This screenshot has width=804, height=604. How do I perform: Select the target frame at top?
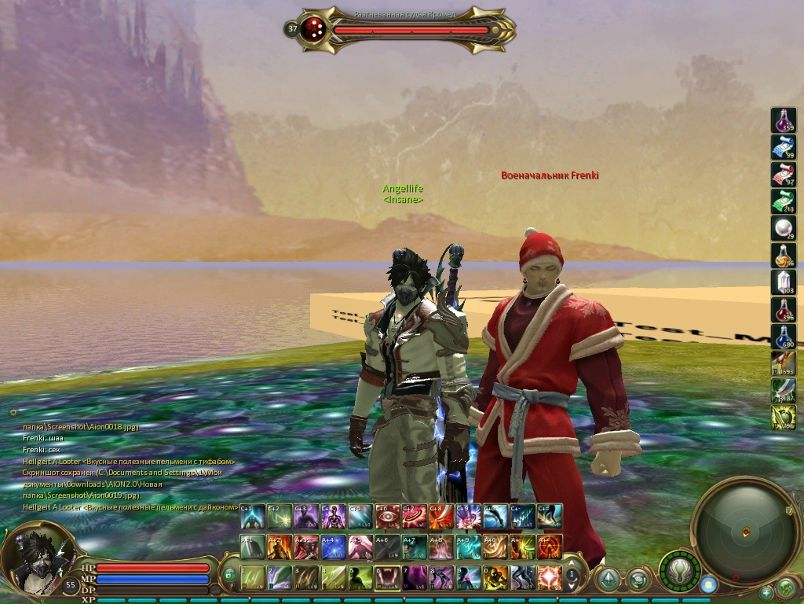click(400, 30)
